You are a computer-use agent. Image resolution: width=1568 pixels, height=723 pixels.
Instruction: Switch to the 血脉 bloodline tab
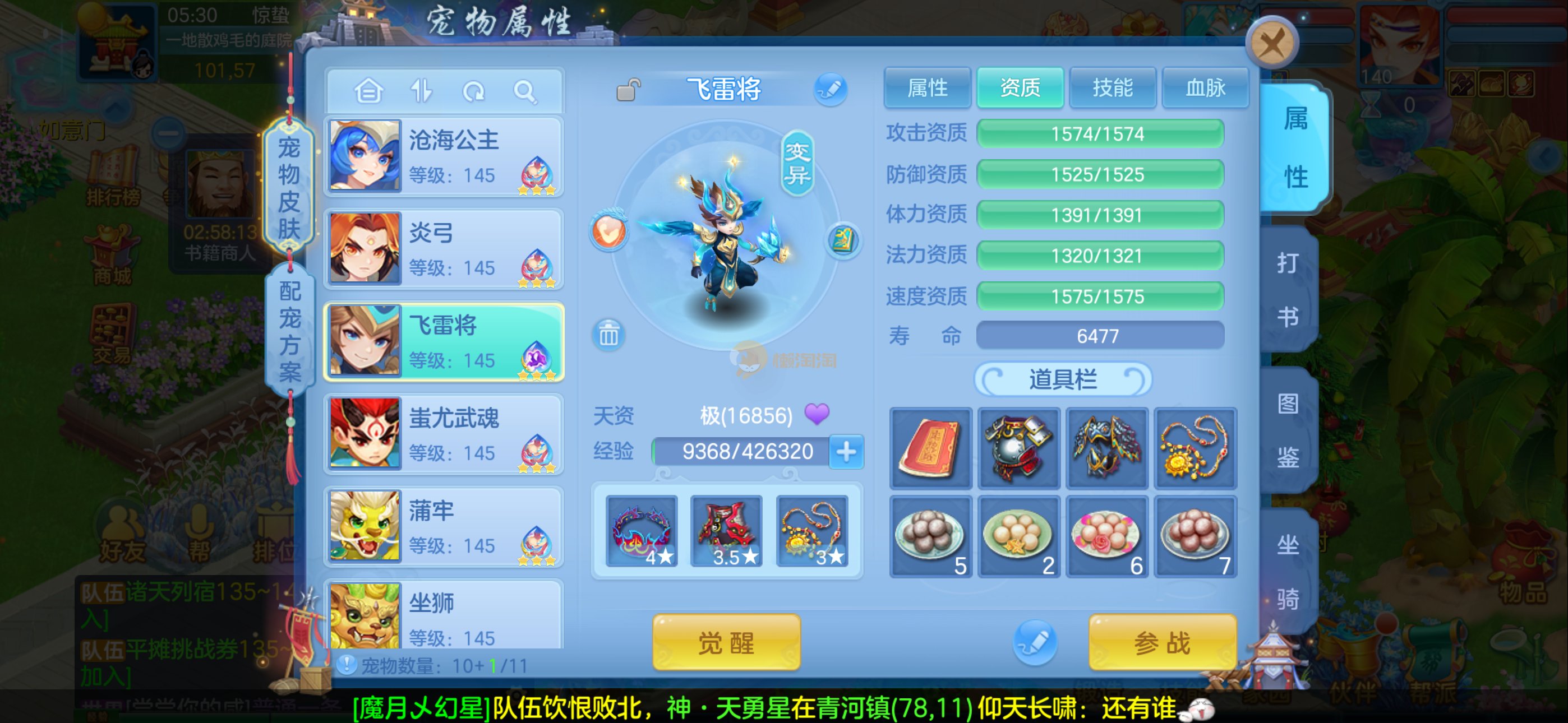pyautogui.click(x=1205, y=88)
